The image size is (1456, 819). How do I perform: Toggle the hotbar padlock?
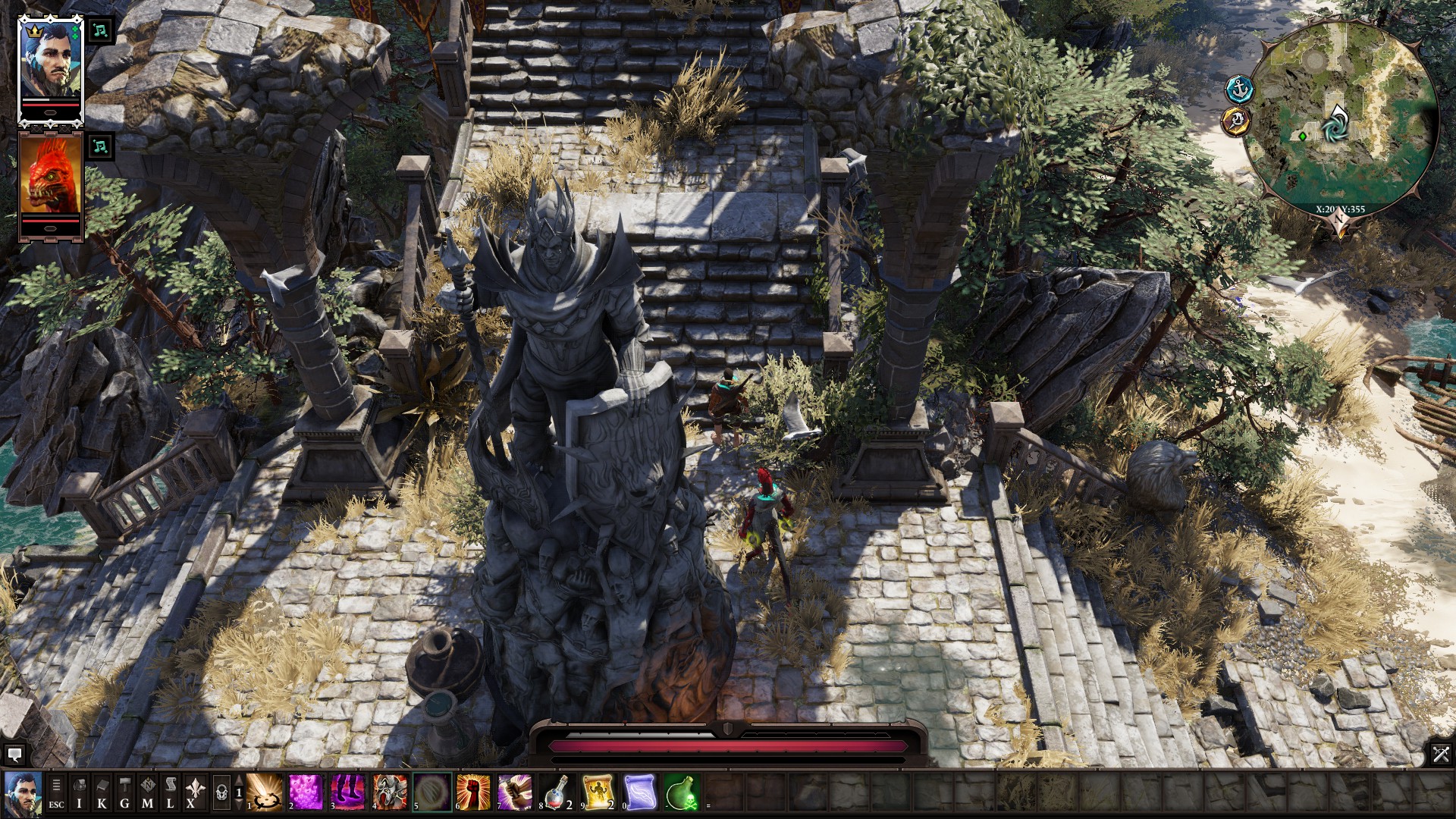(221, 793)
